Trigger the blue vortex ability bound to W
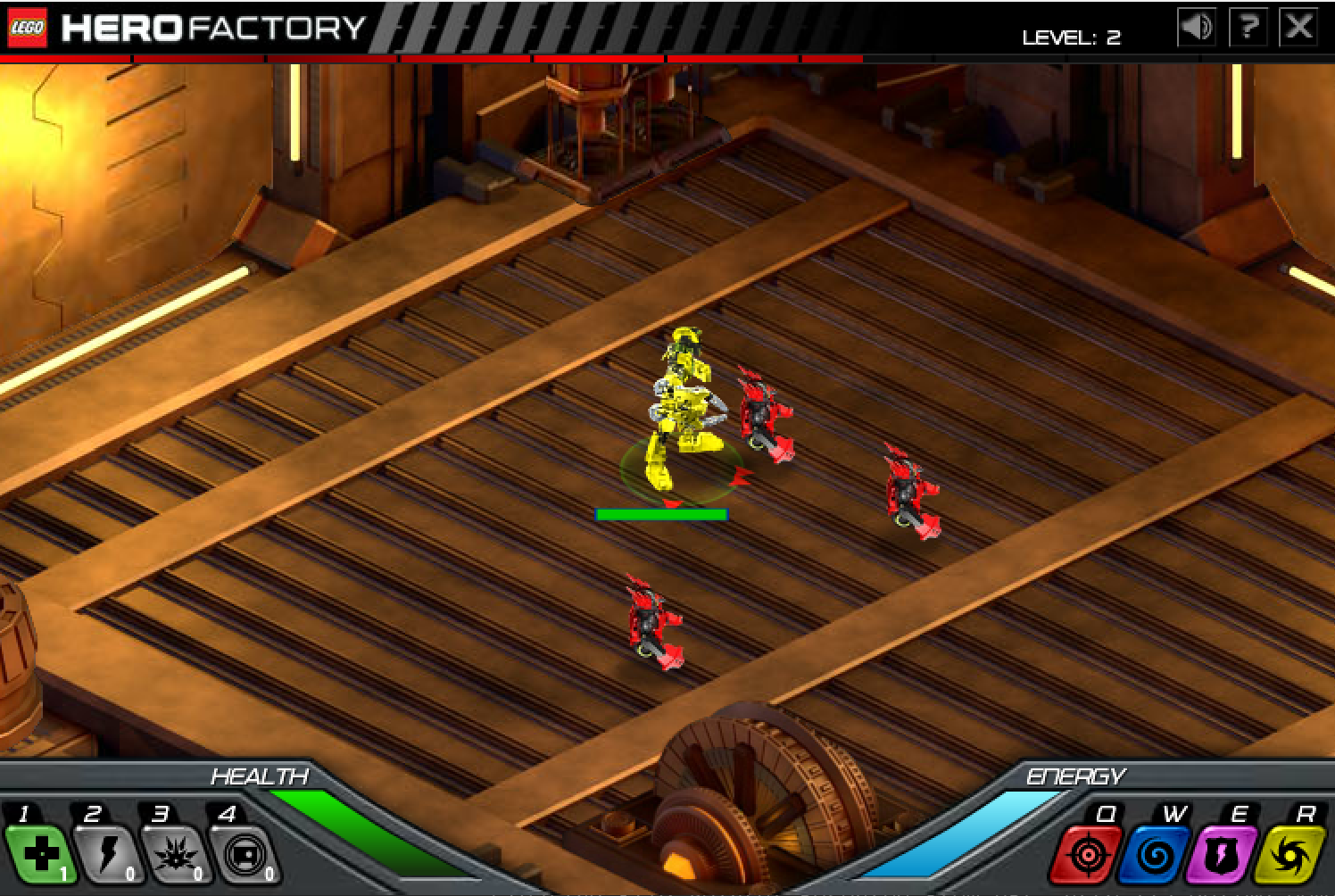This screenshot has height=896, width=1335. point(1156,854)
